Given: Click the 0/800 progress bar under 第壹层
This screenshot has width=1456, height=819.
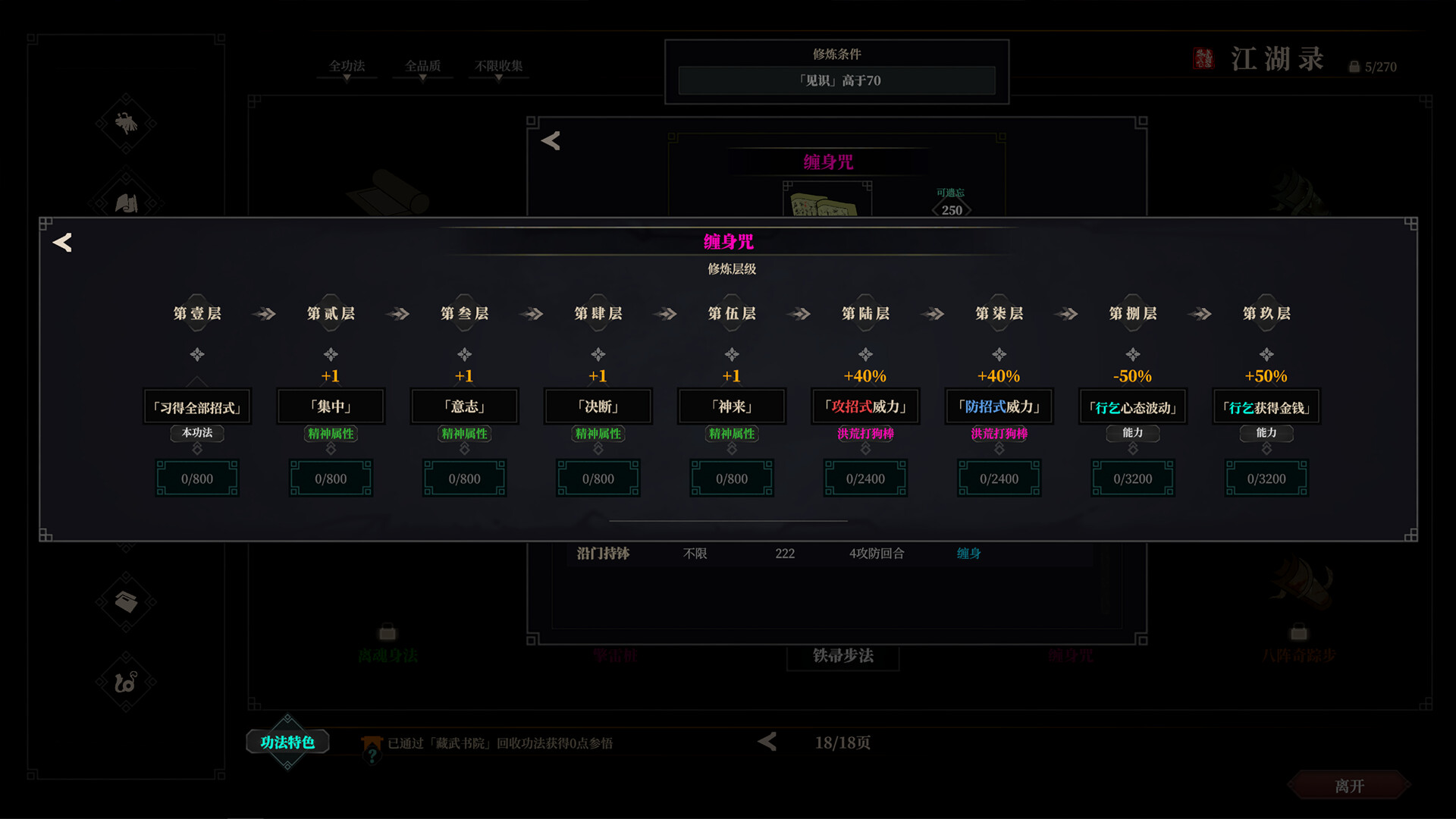Looking at the screenshot, I should pos(197,479).
